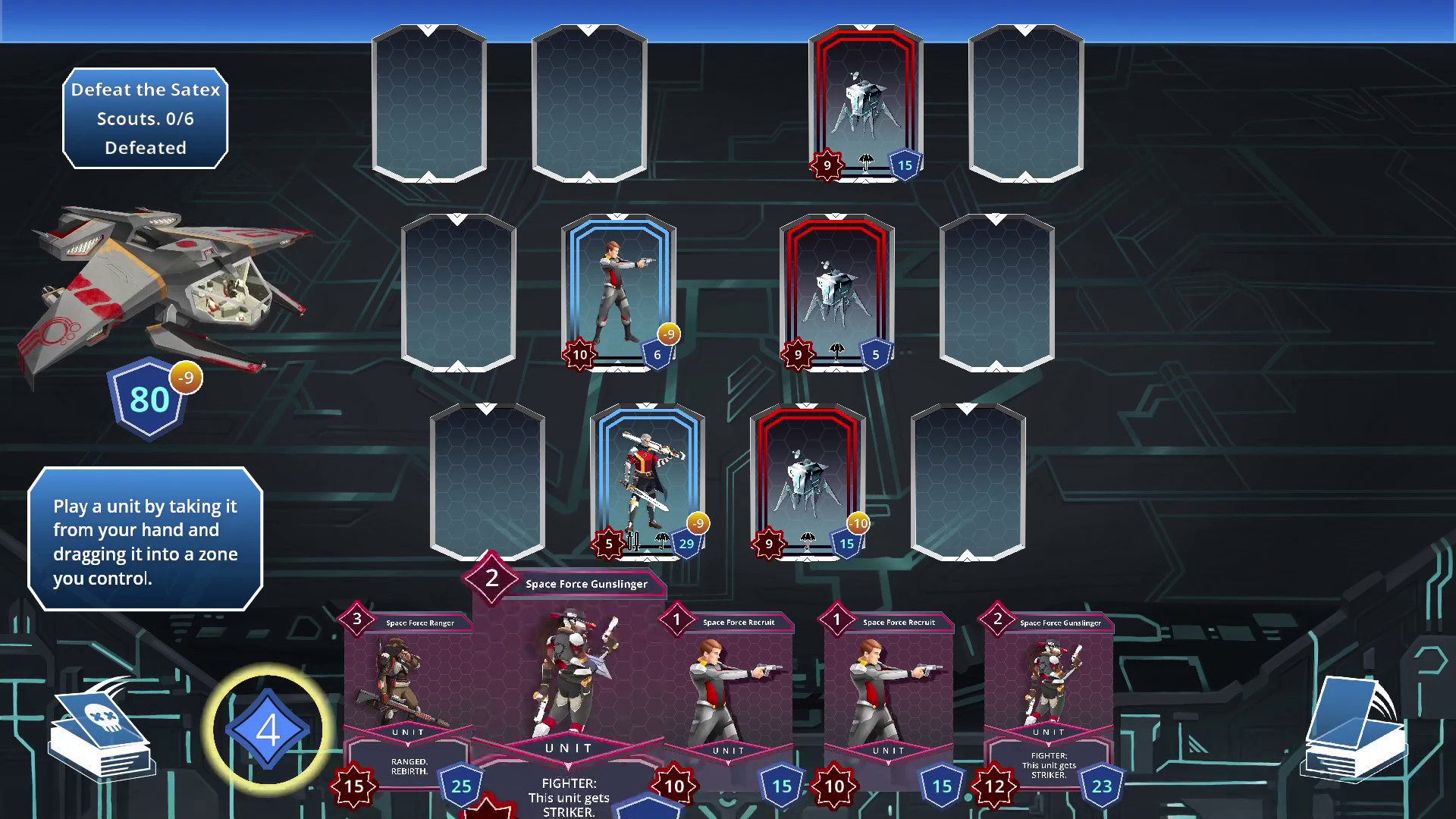Dismiss the Defeat the Satex Scouts objective banner
Image resolution: width=1456 pixels, height=819 pixels.
pos(145,118)
